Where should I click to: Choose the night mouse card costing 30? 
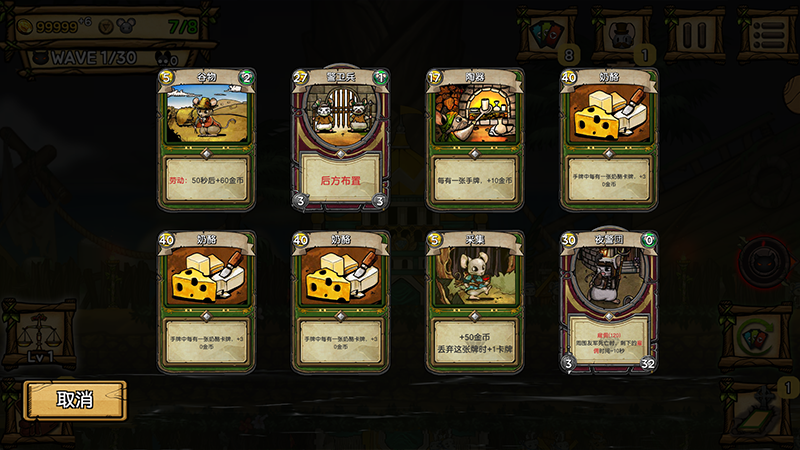coord(609,302)
